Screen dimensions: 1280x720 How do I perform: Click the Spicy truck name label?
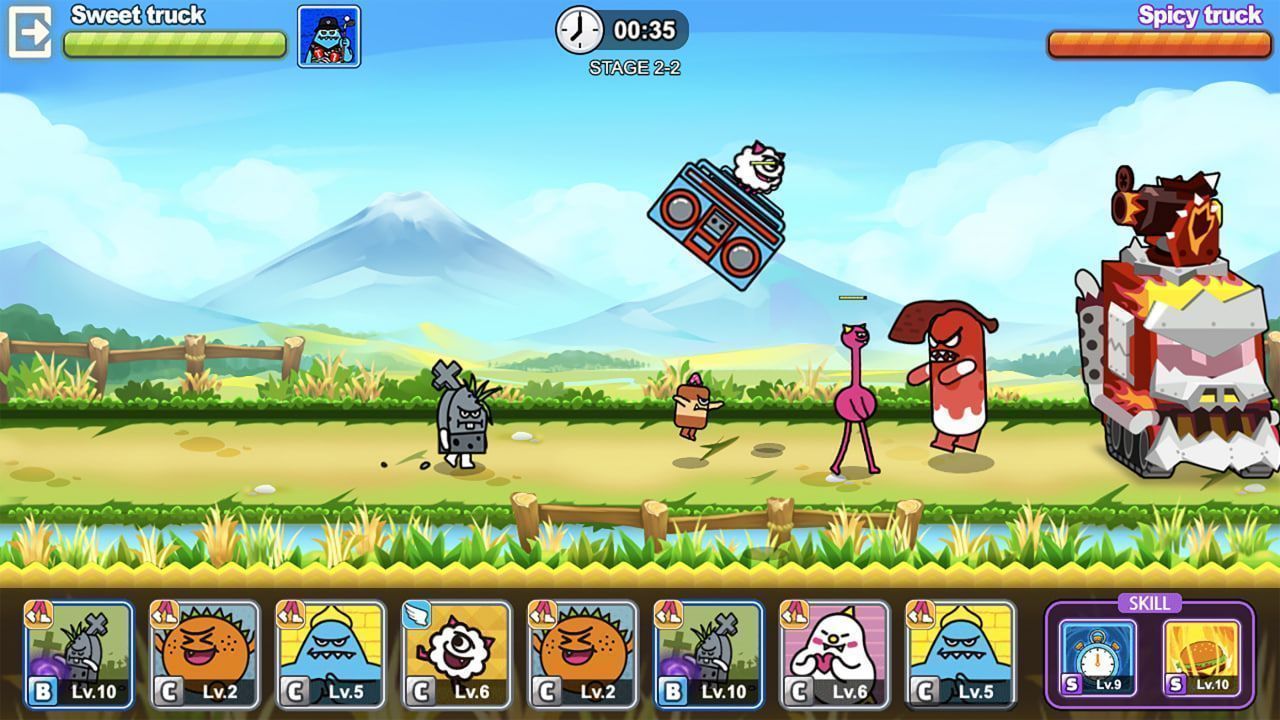pos(1203,16)
